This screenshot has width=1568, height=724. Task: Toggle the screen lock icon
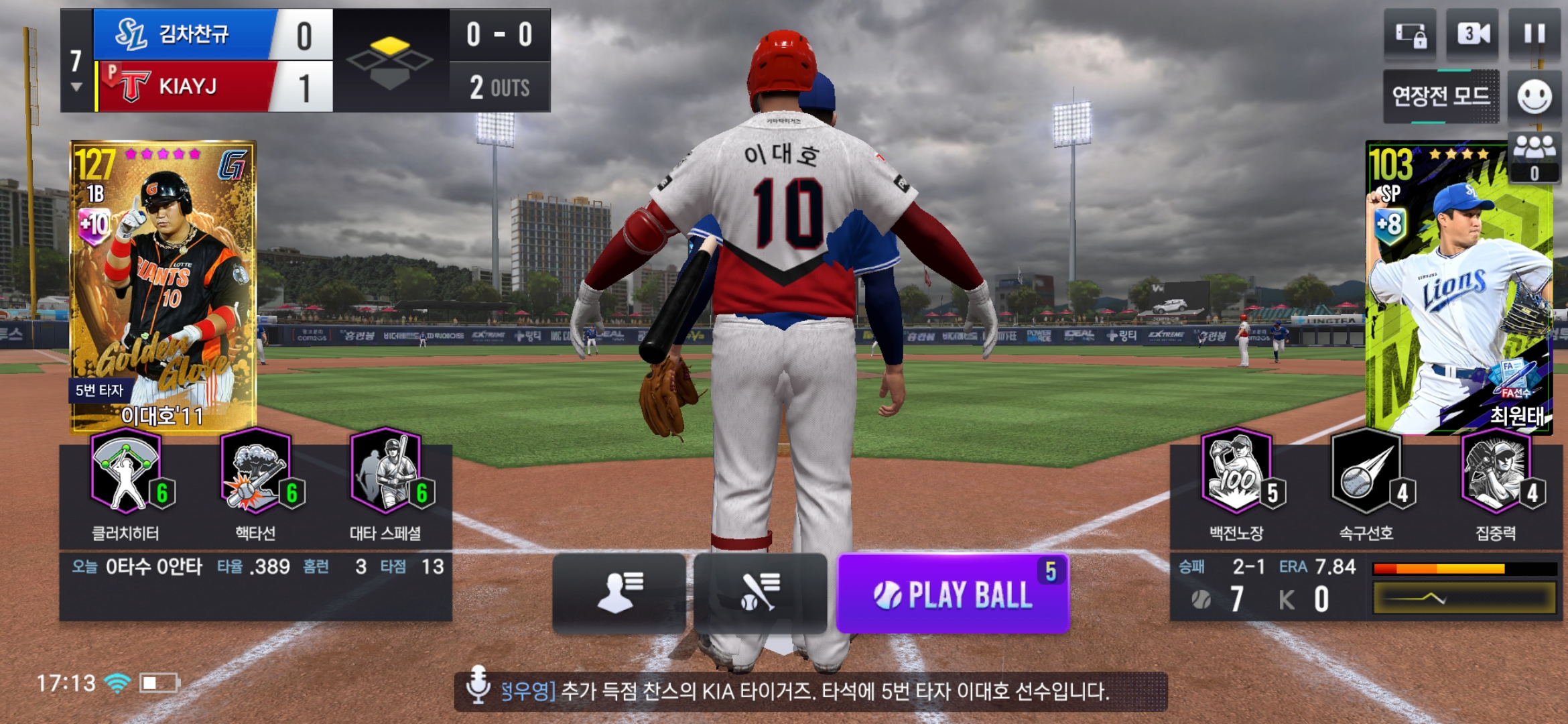coord(1410,35)
